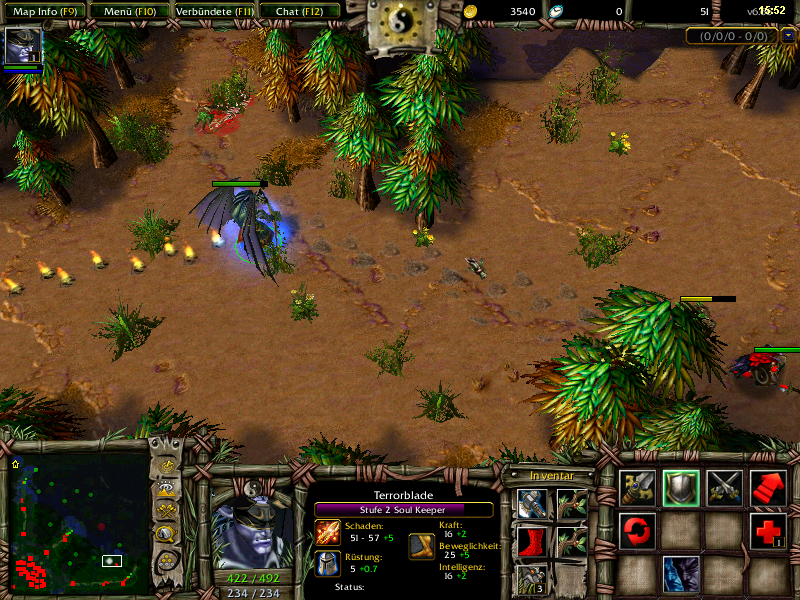Toggle ally color mode with crossed axes button

tap(165, 512)
